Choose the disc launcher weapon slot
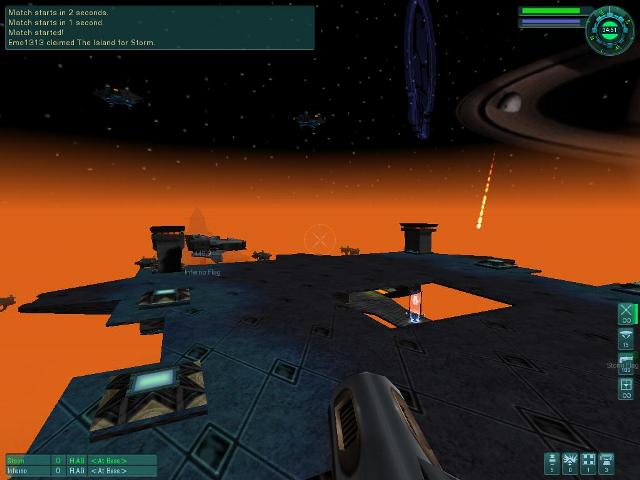Viewport: 640px width, 480px height. [627, 339]
